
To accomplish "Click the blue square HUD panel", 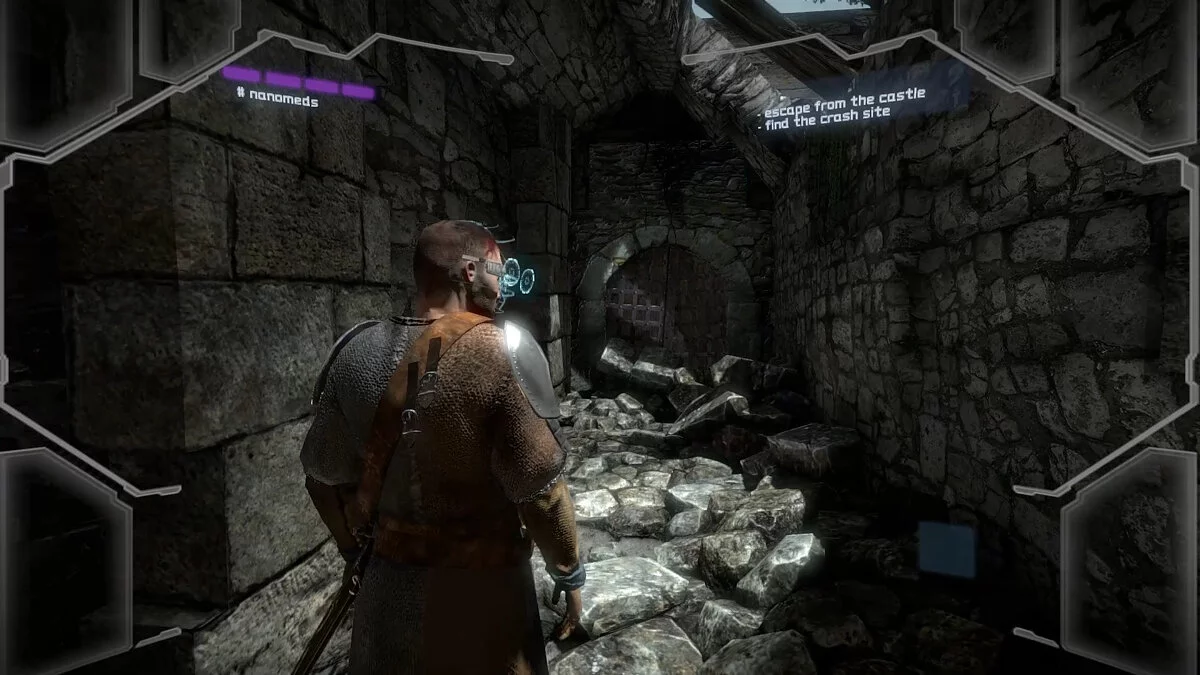I will [x=946, y=548].
